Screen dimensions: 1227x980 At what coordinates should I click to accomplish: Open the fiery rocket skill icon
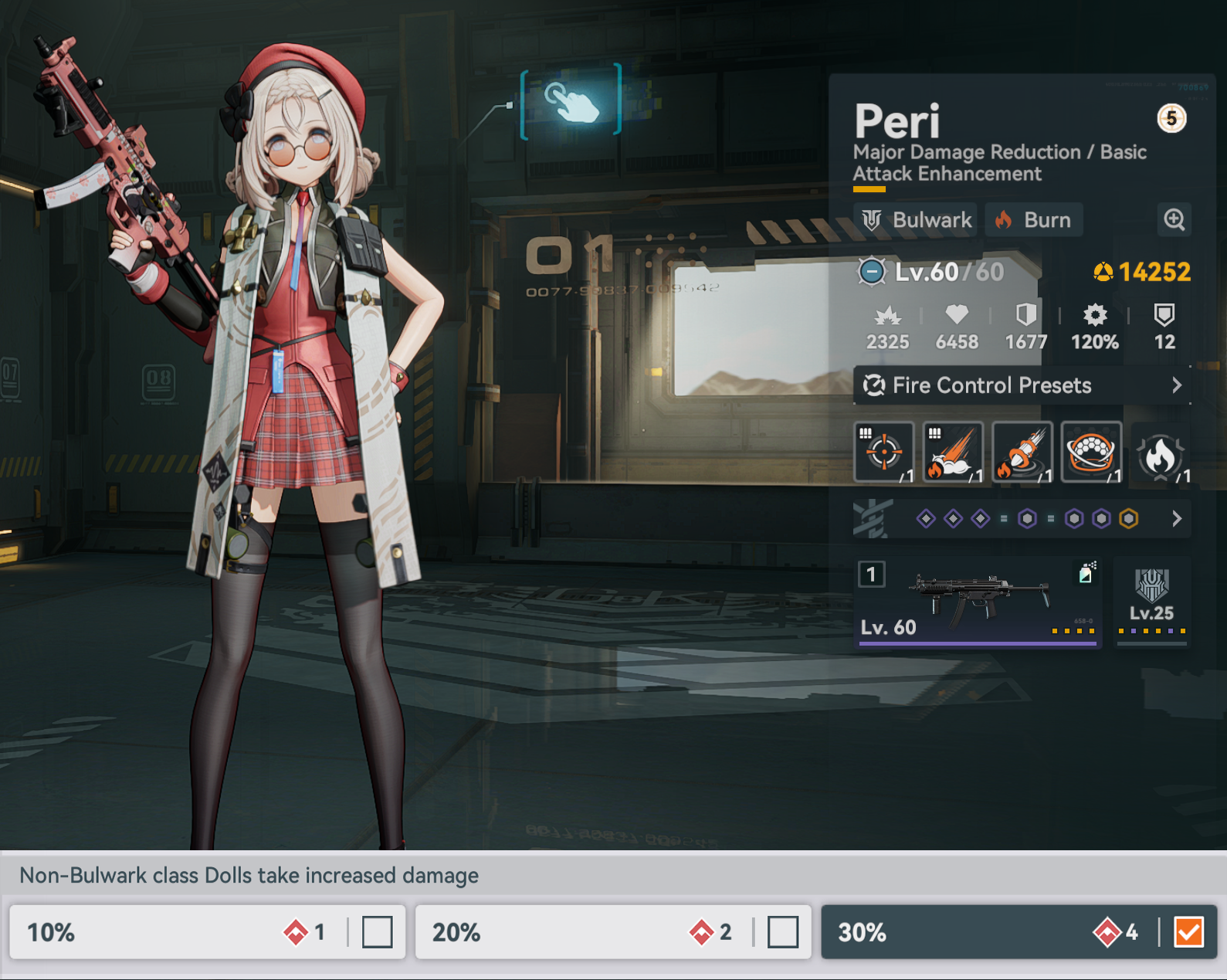tap(1022, 453)
